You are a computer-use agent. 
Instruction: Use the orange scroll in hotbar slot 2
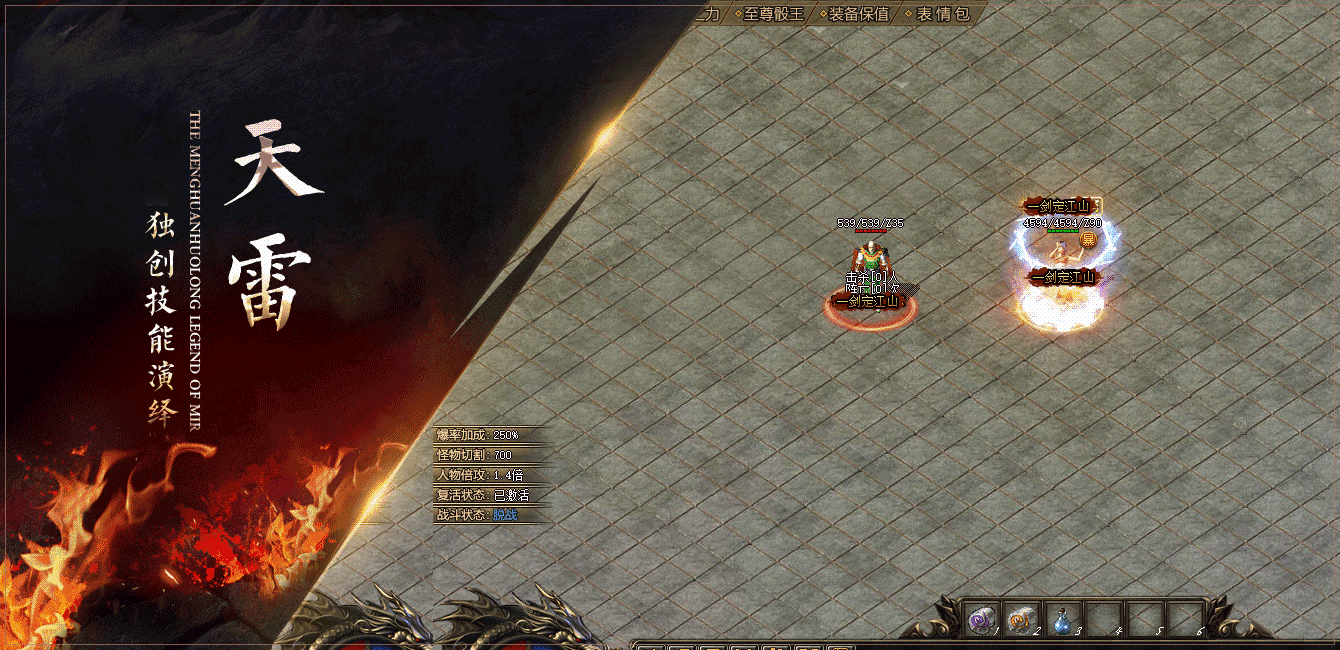[x=1021, y=619]
